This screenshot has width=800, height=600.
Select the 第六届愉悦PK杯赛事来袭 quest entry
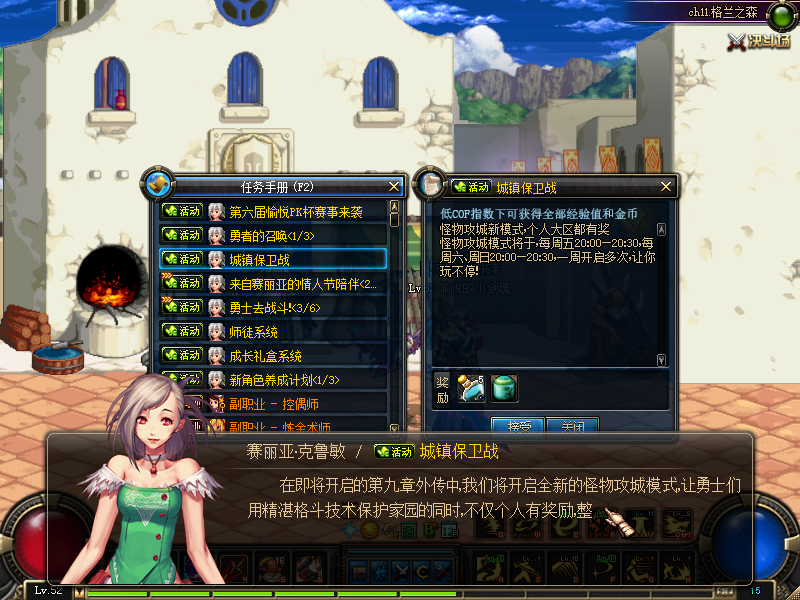click(295, 211)
